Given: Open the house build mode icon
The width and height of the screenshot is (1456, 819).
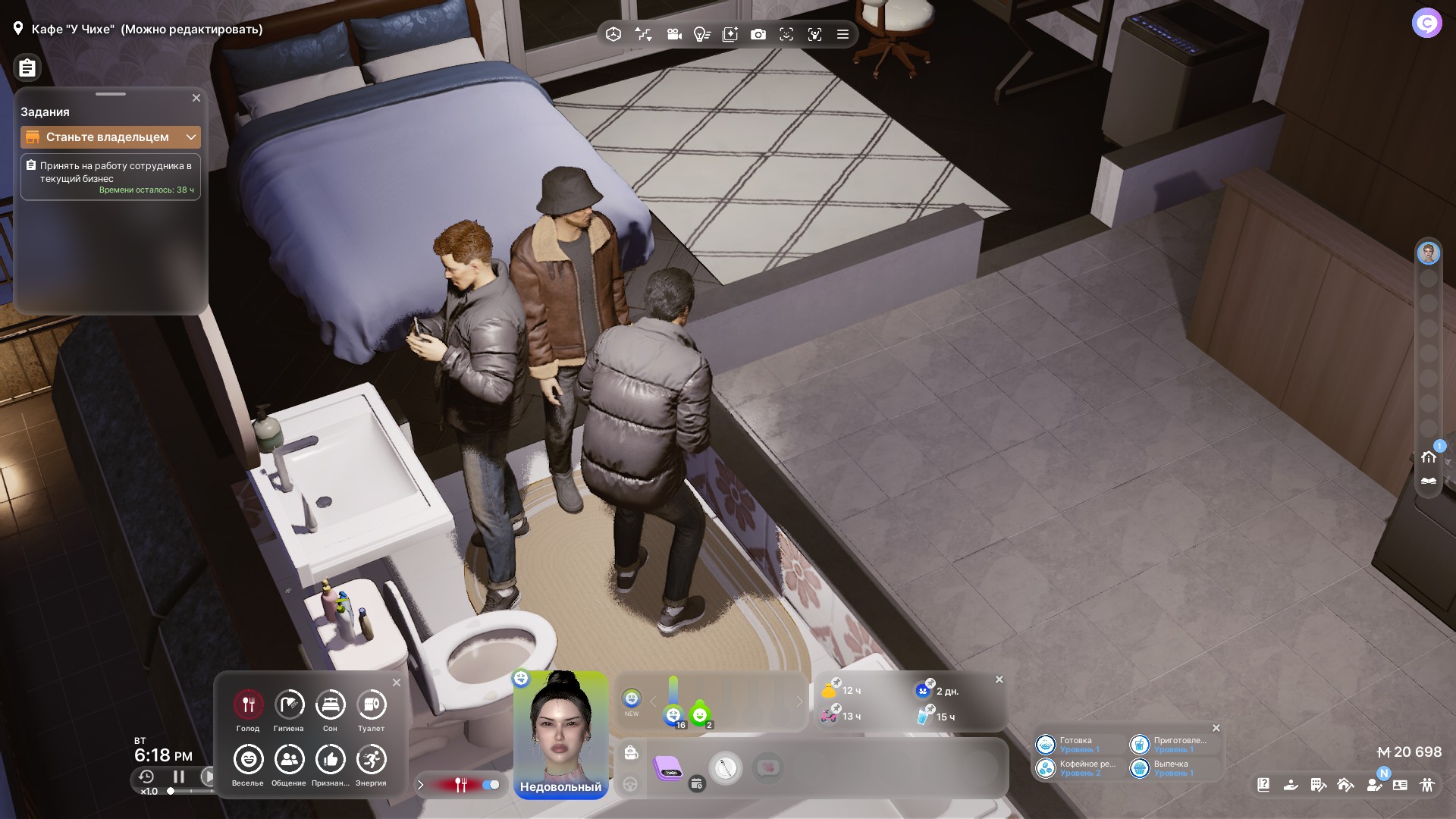Looking at the screenshot, I should (x=1429, y=457).
